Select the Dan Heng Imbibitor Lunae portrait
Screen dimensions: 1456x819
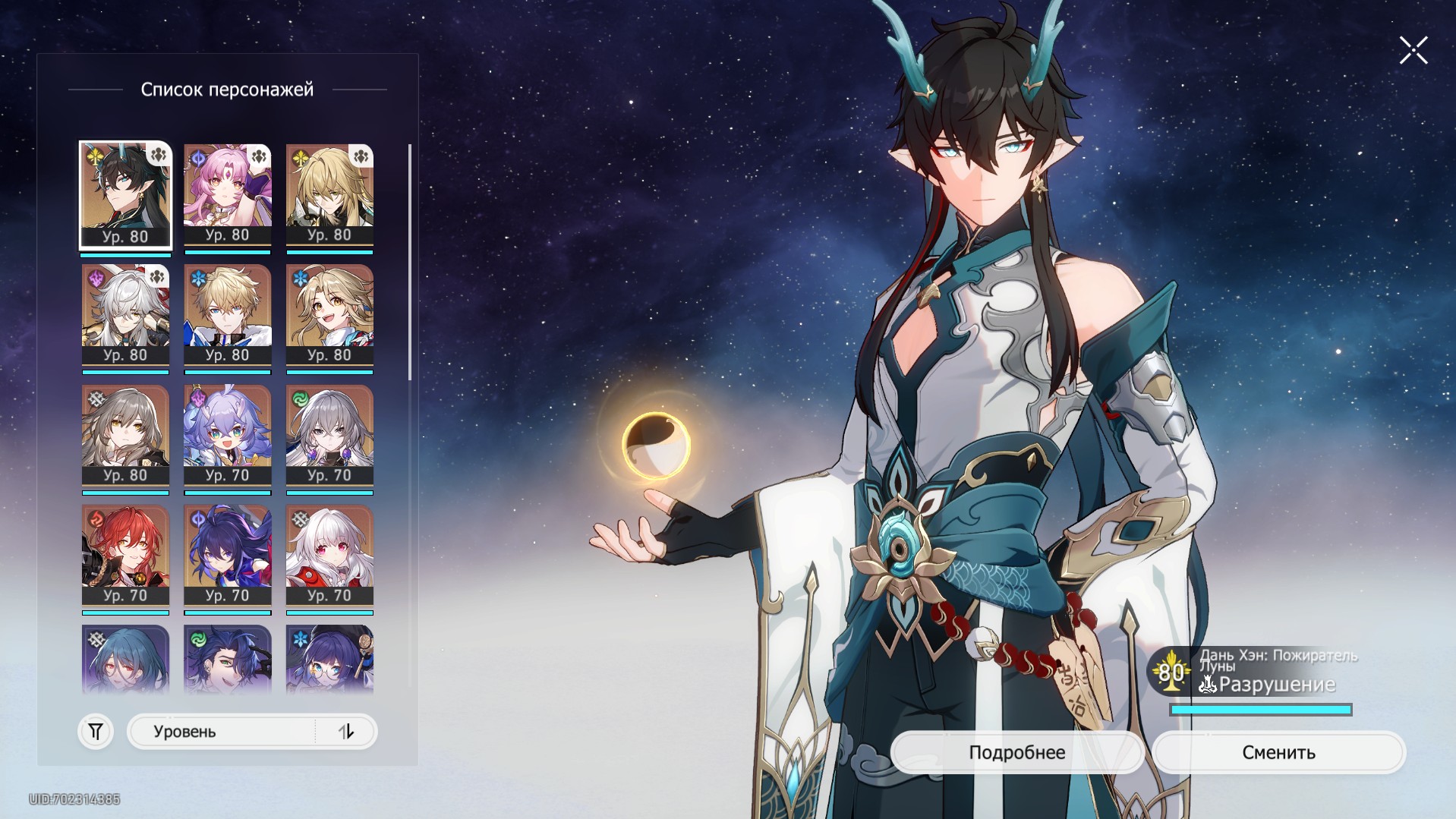tap(125, 194)
